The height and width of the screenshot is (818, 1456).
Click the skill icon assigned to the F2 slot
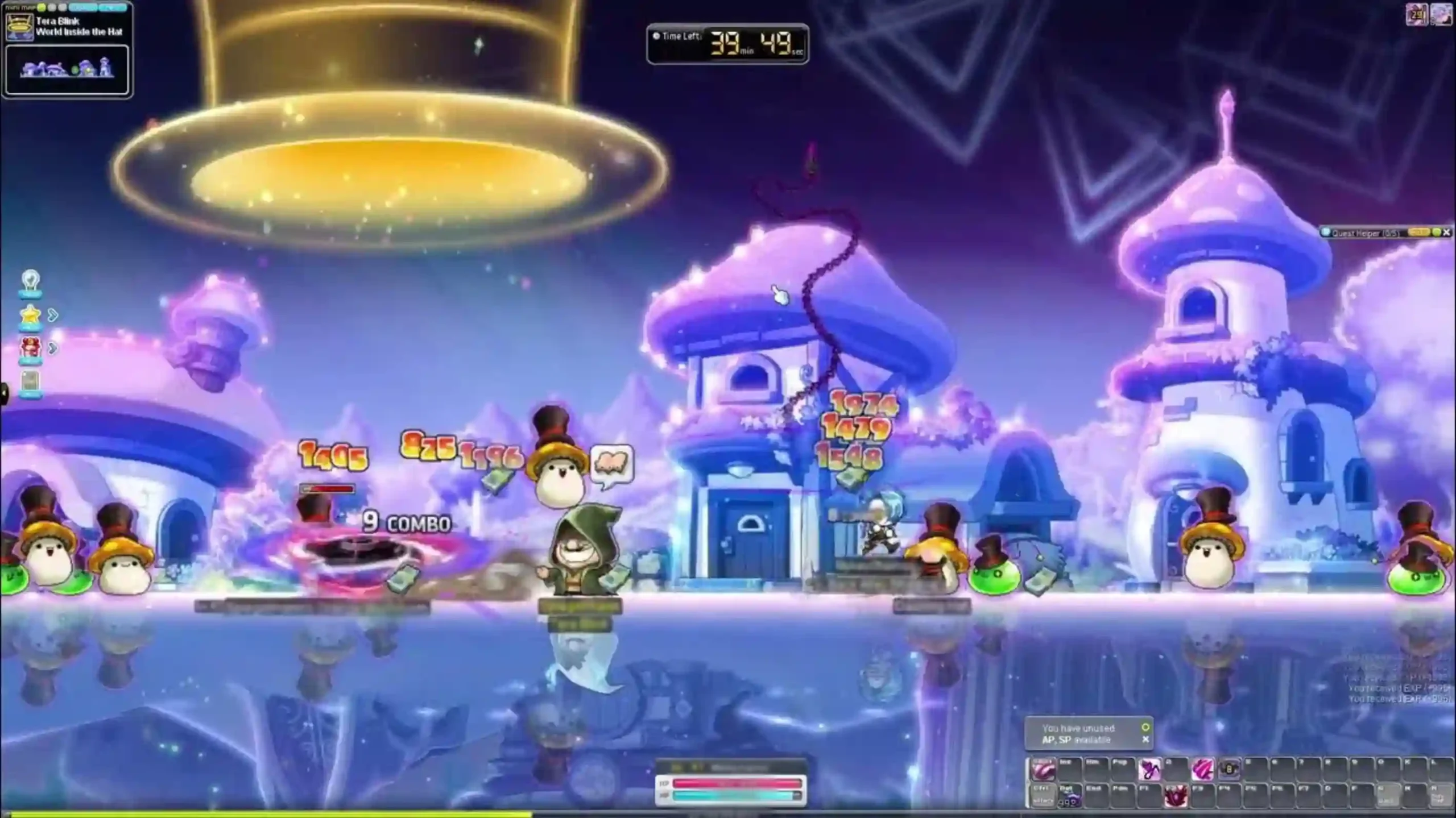tap(1176, 796)
